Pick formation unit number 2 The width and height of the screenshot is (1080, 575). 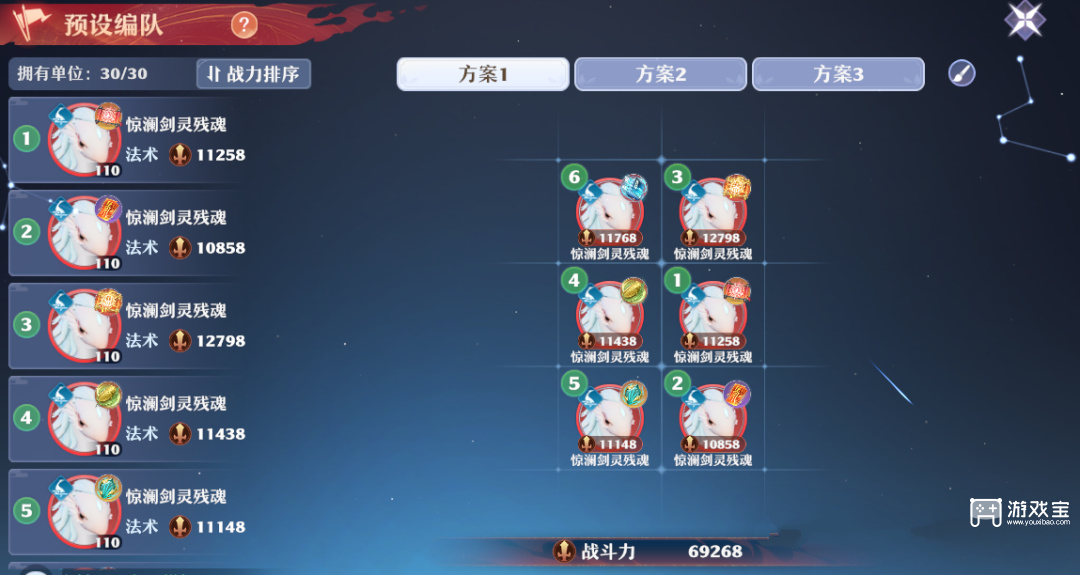pyautogui.click(x=712, y=418)
